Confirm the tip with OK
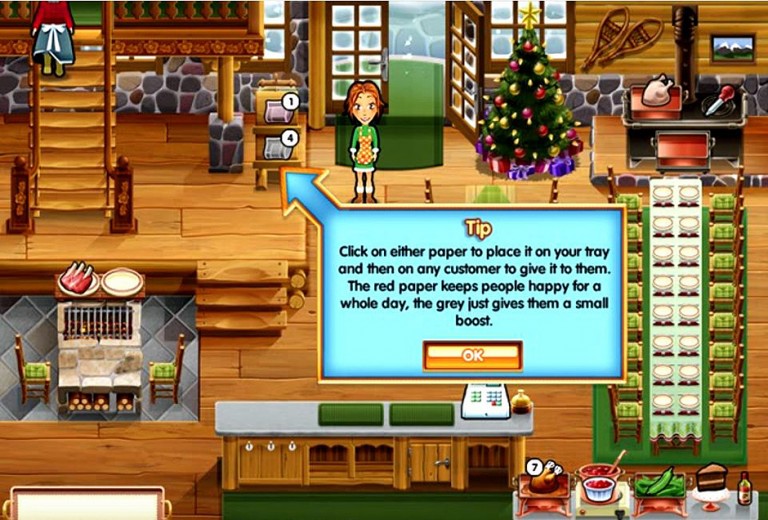The image size is (768, 520). pos(472,355)
